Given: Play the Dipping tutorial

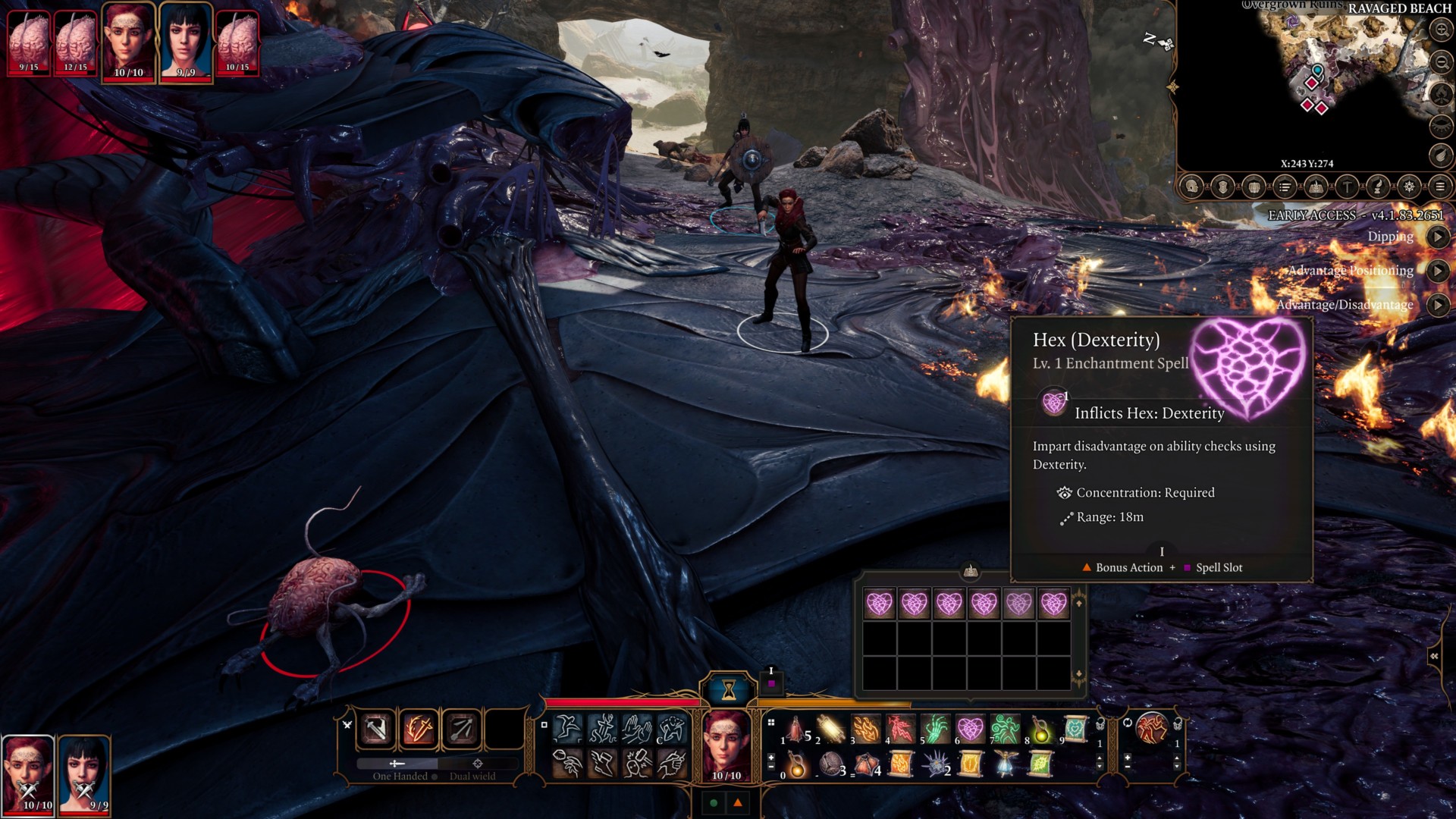Looking at the screenshot, I should (1437, 237).
